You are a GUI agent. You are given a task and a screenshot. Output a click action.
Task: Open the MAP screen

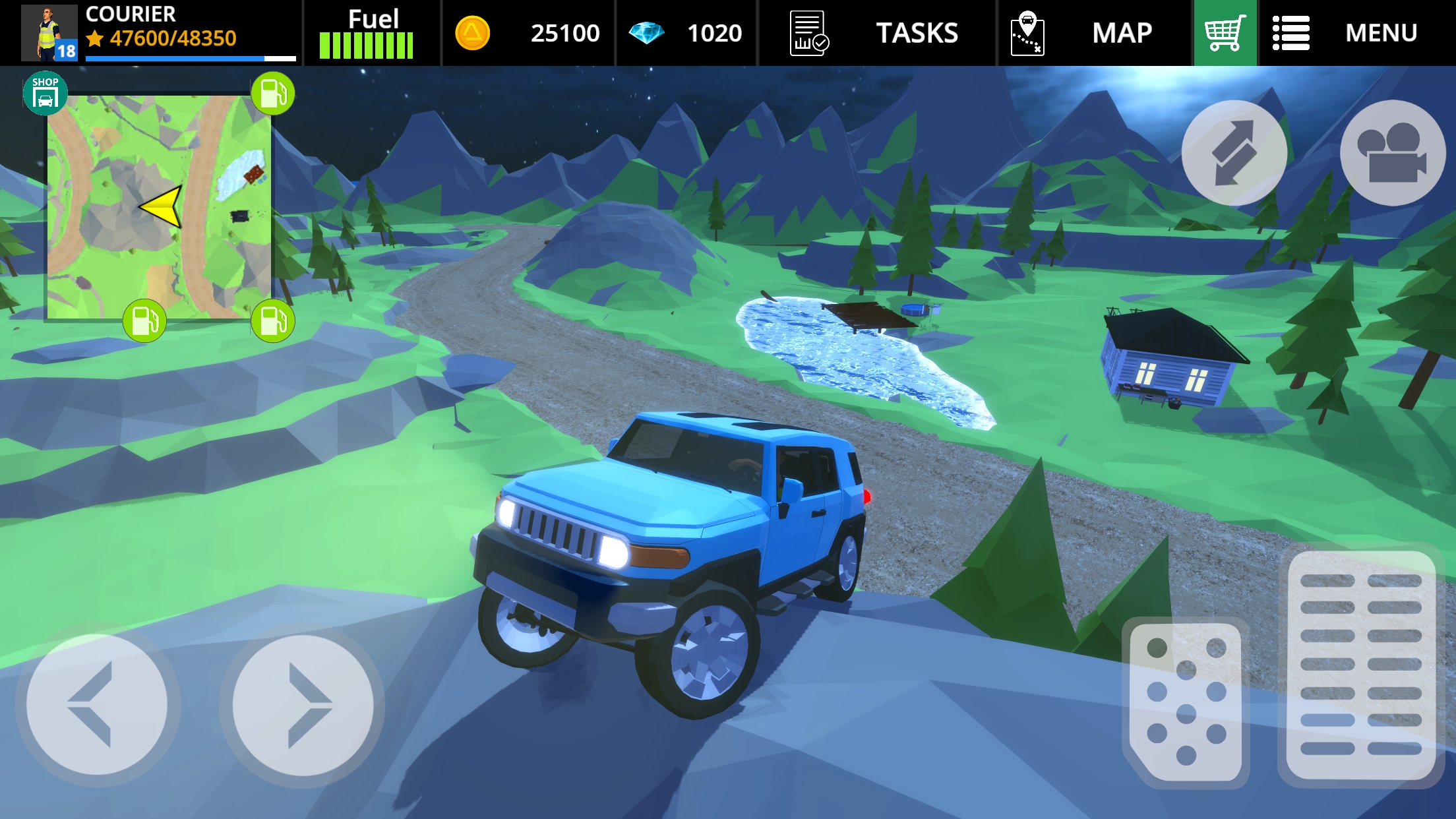[x=1121, y=33]
